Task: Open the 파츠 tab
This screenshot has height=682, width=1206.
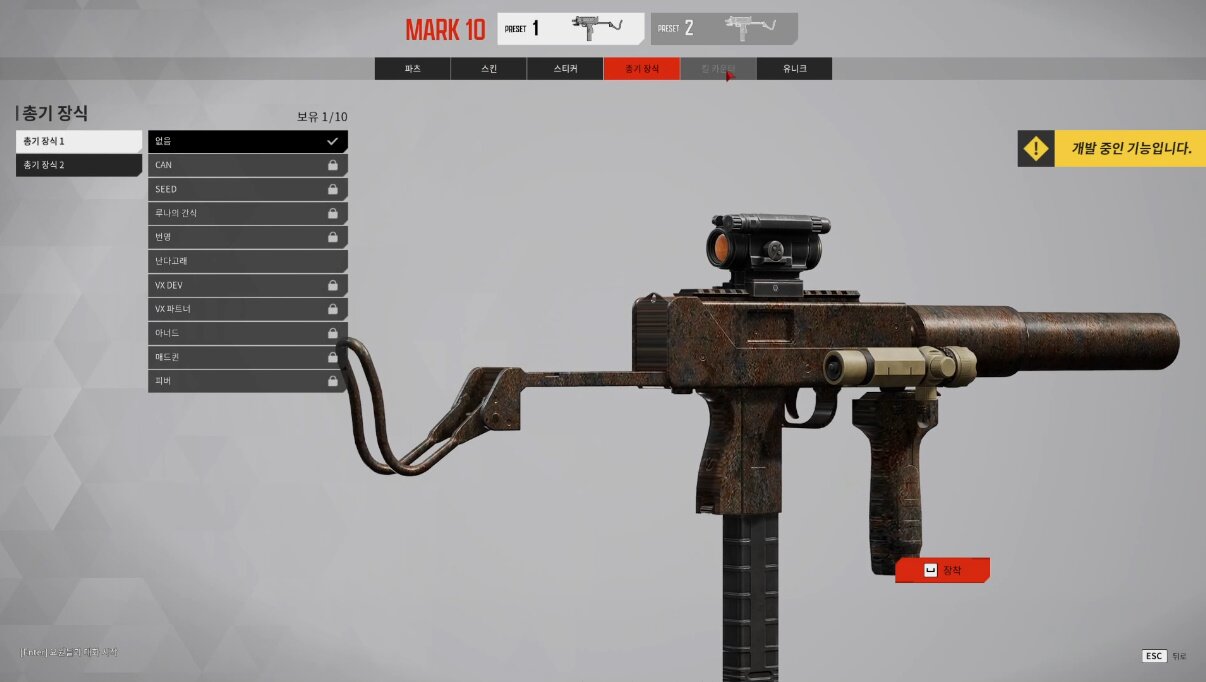Action: click(x=412, y=69)
